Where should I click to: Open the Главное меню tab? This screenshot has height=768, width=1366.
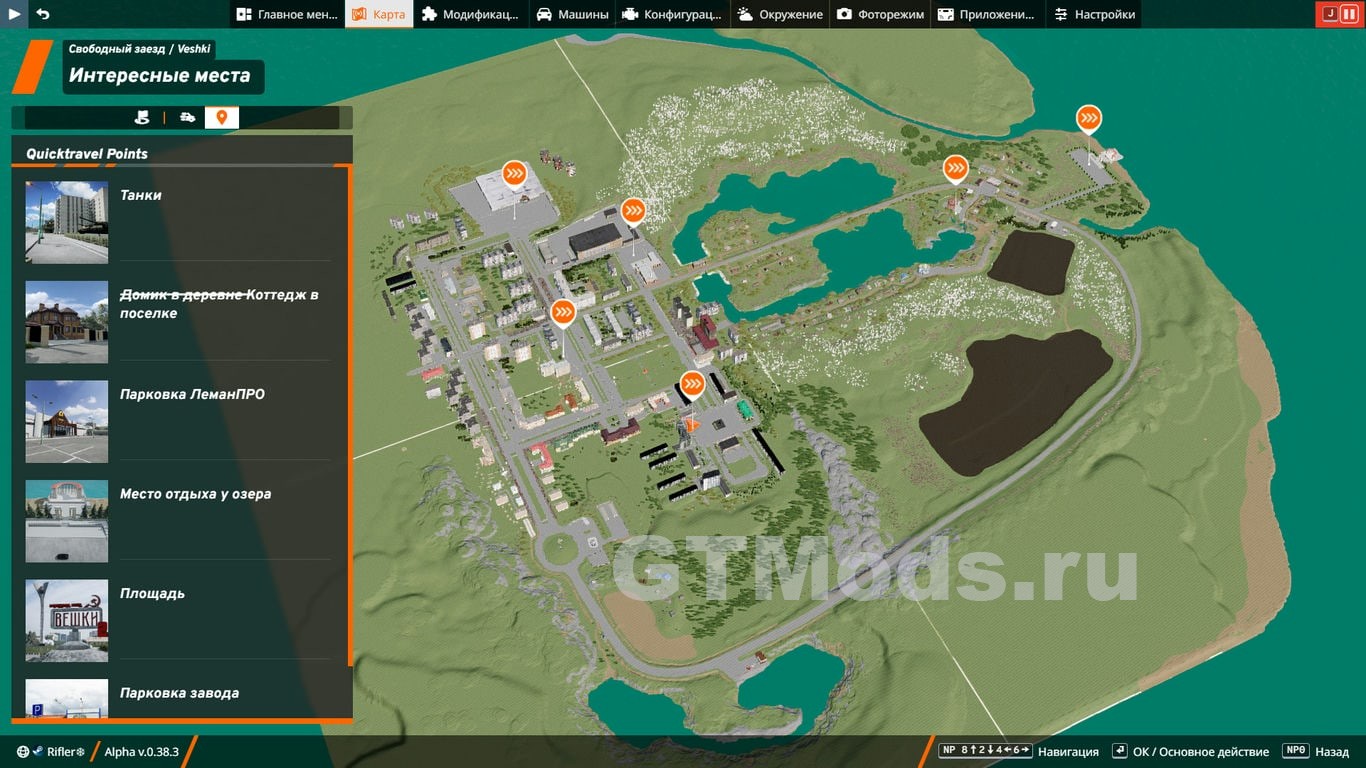pyautogui.click(x=287, y=14)
